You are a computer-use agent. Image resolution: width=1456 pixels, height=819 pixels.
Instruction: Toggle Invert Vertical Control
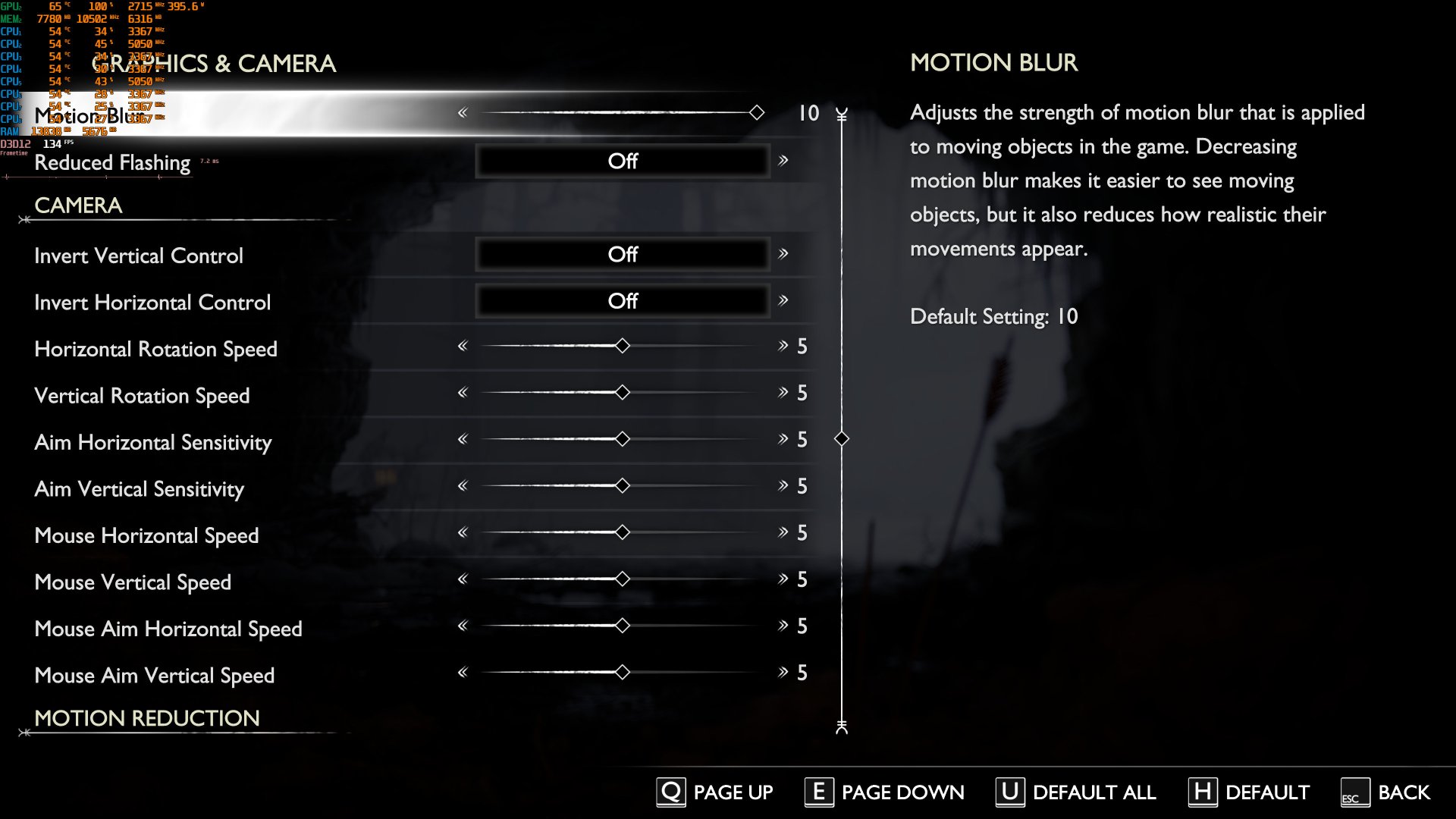pos(623,254)
